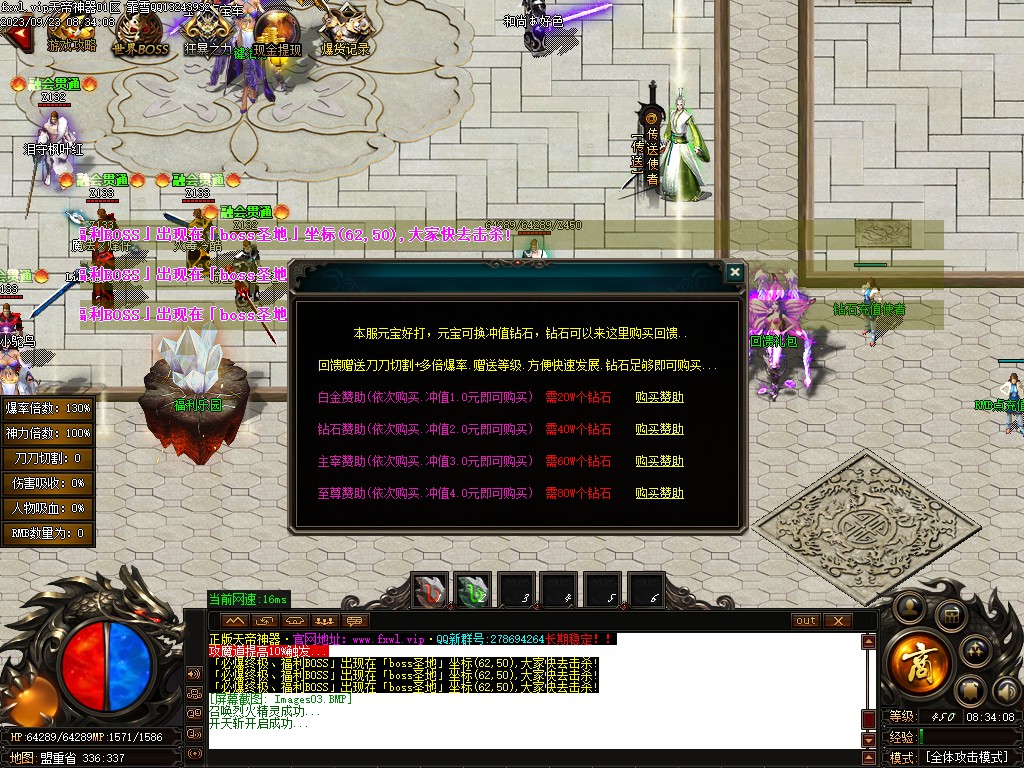This screenshot has width=1024, height=768.
Task: Use the green item in hotbar slot 2
Action: click(473, 591)
